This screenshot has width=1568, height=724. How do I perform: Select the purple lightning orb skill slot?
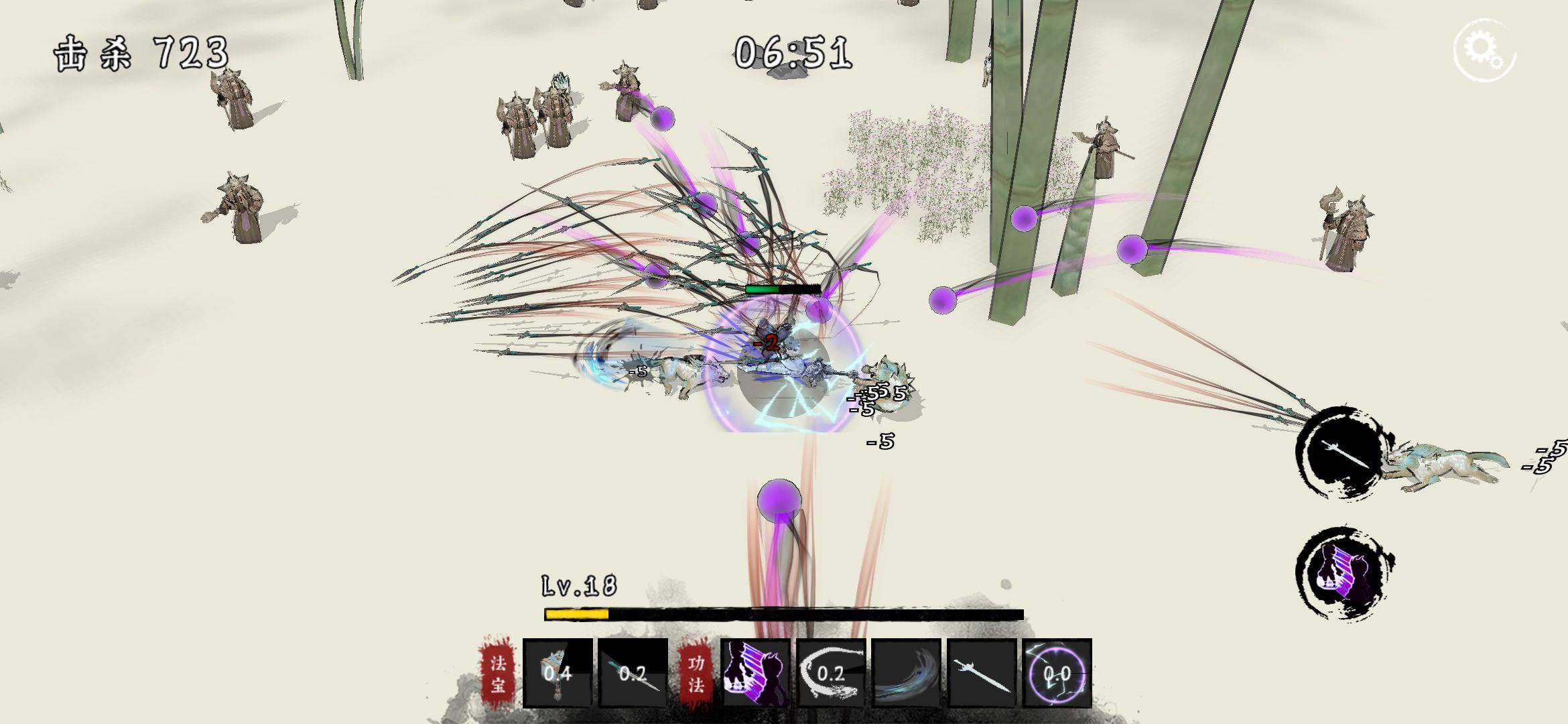[x=1057, y=672]
